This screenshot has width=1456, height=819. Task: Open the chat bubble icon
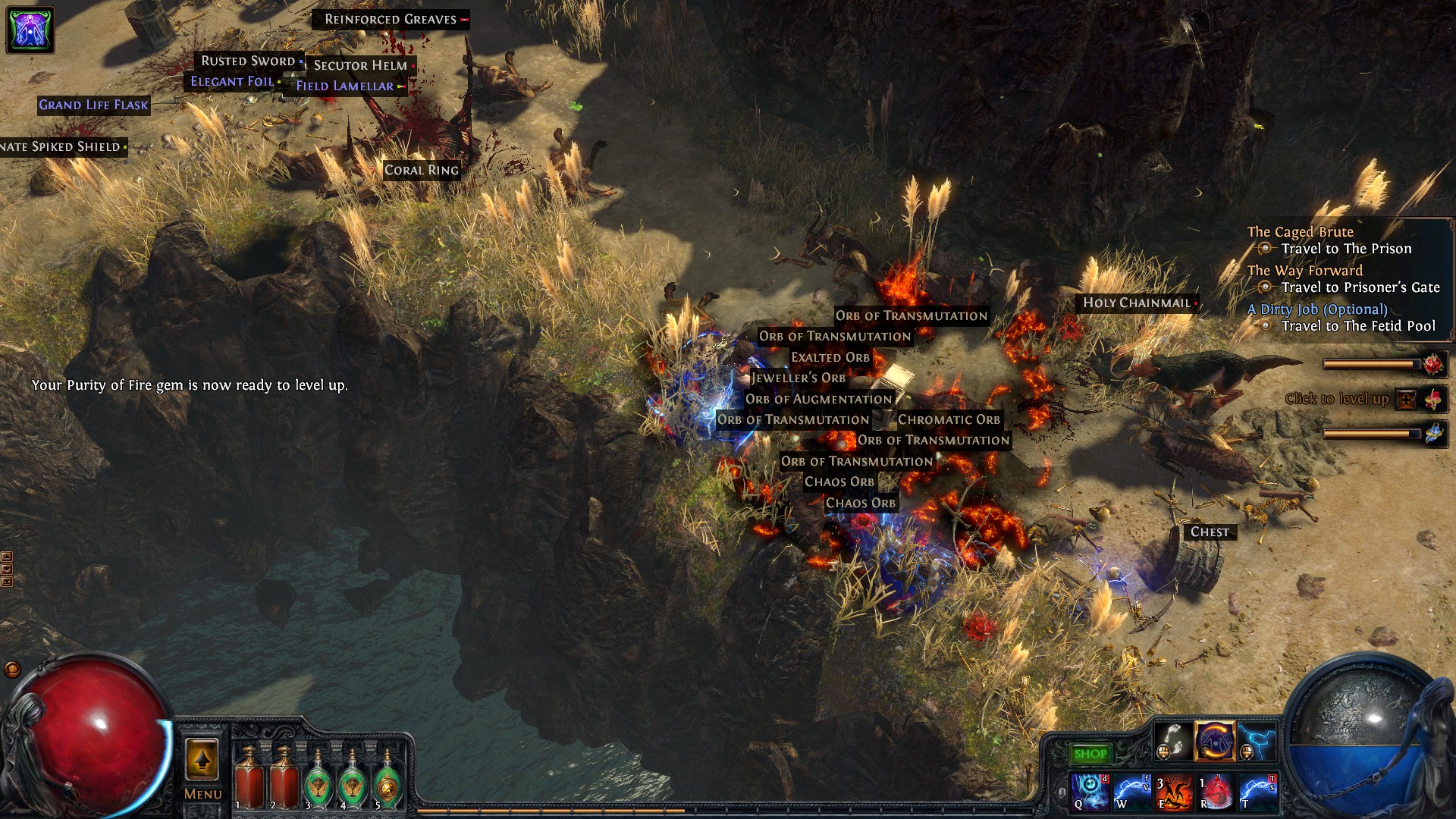pyautogui.click(x=12, y=669)
